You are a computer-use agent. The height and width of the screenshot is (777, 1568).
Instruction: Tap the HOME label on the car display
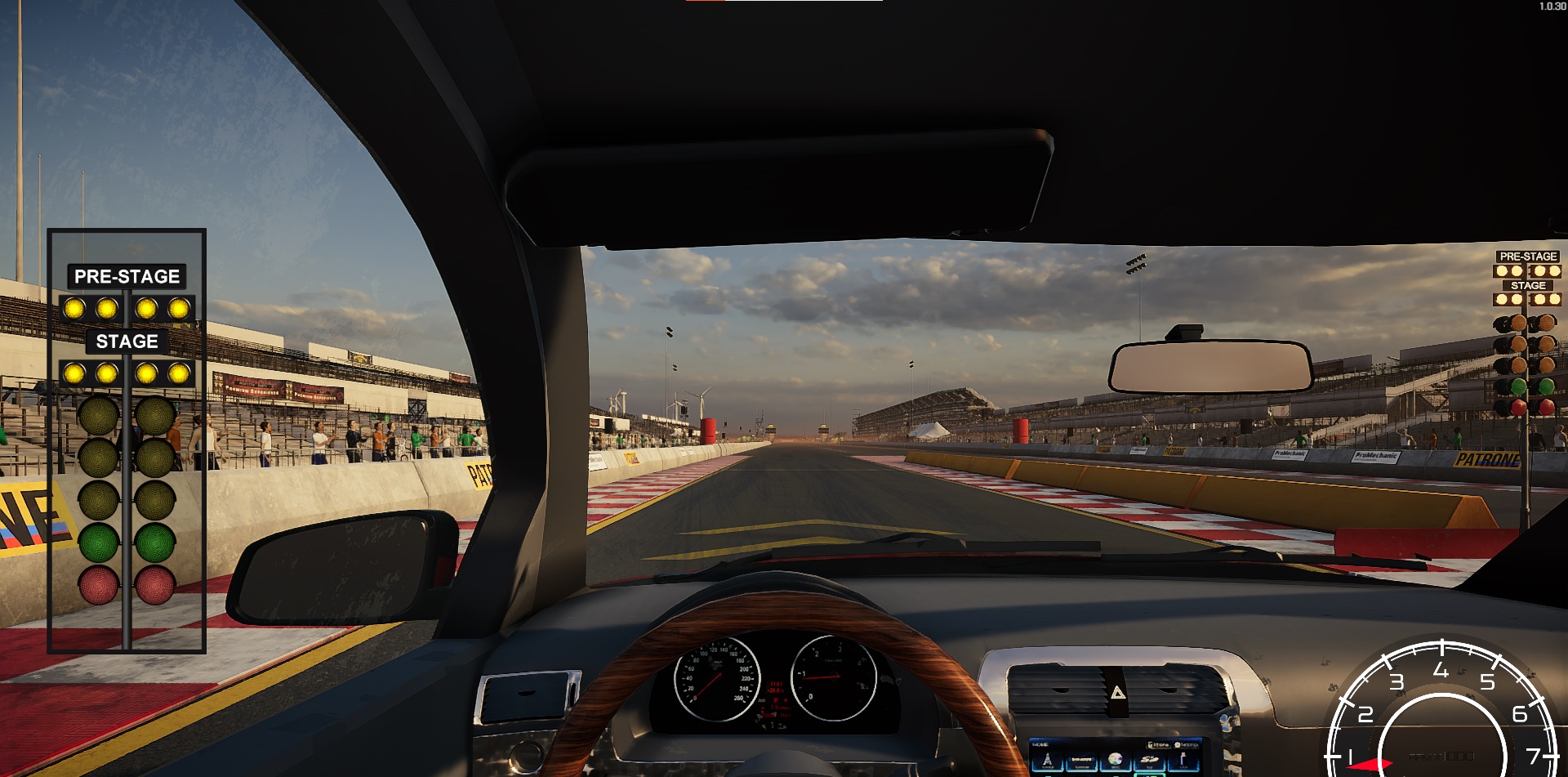tap(1039, 744)
